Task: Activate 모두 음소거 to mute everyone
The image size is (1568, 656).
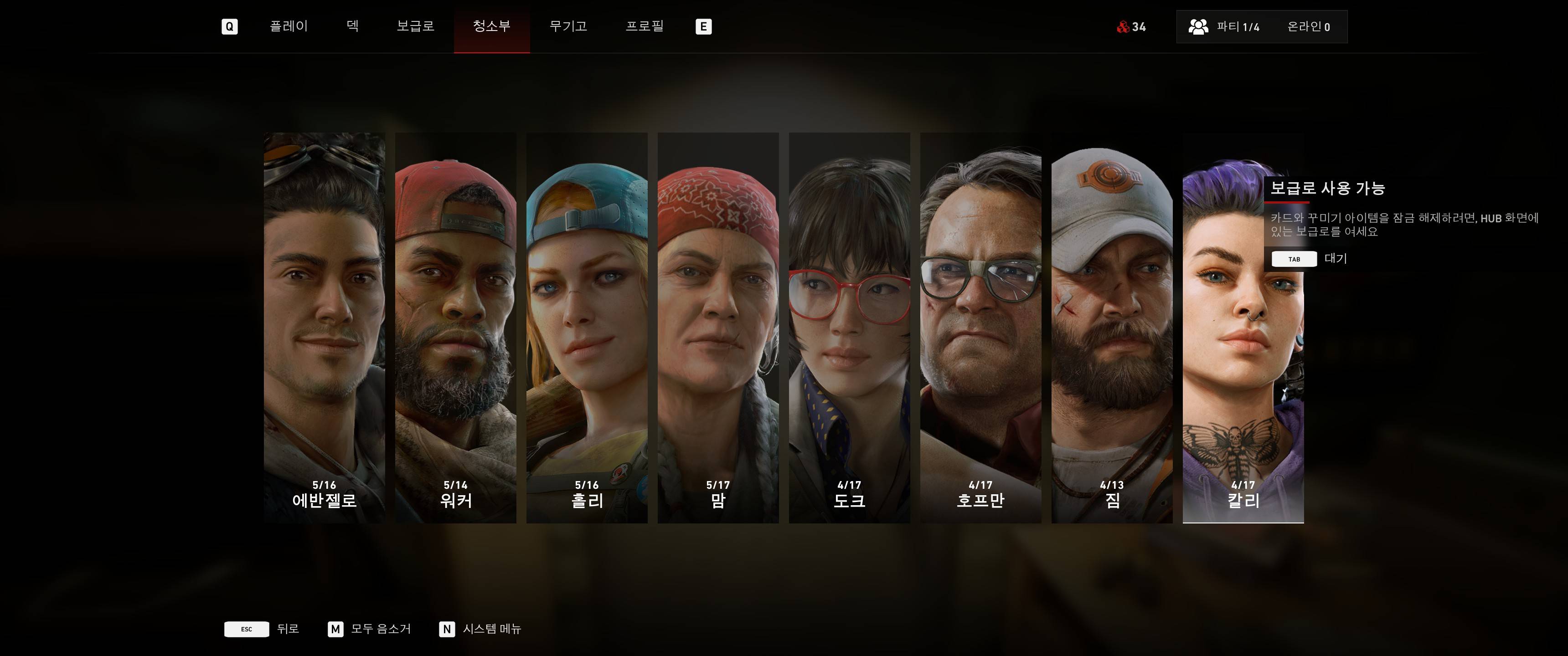Action: (x=370, y=629)
